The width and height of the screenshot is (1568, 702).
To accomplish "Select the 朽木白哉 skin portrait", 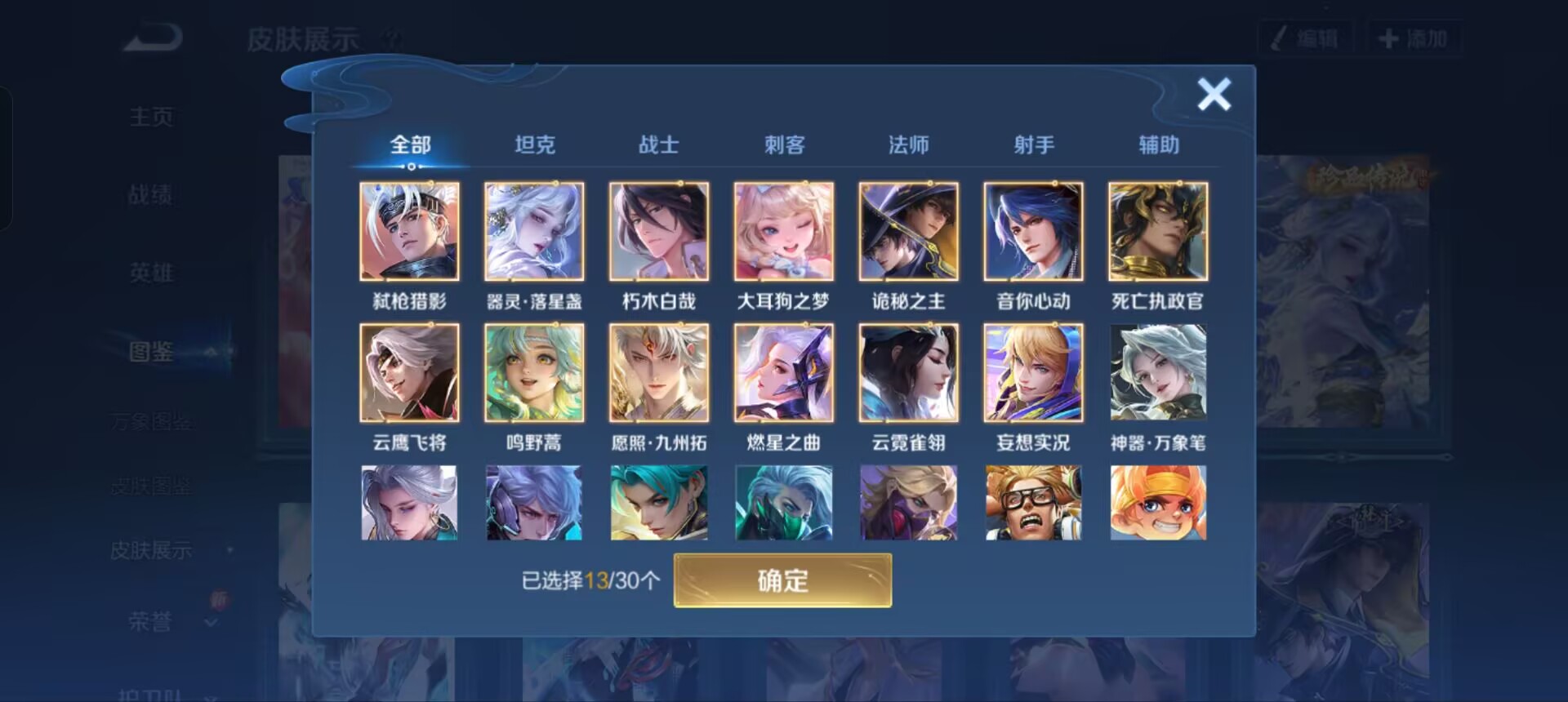I will point(659,232).
